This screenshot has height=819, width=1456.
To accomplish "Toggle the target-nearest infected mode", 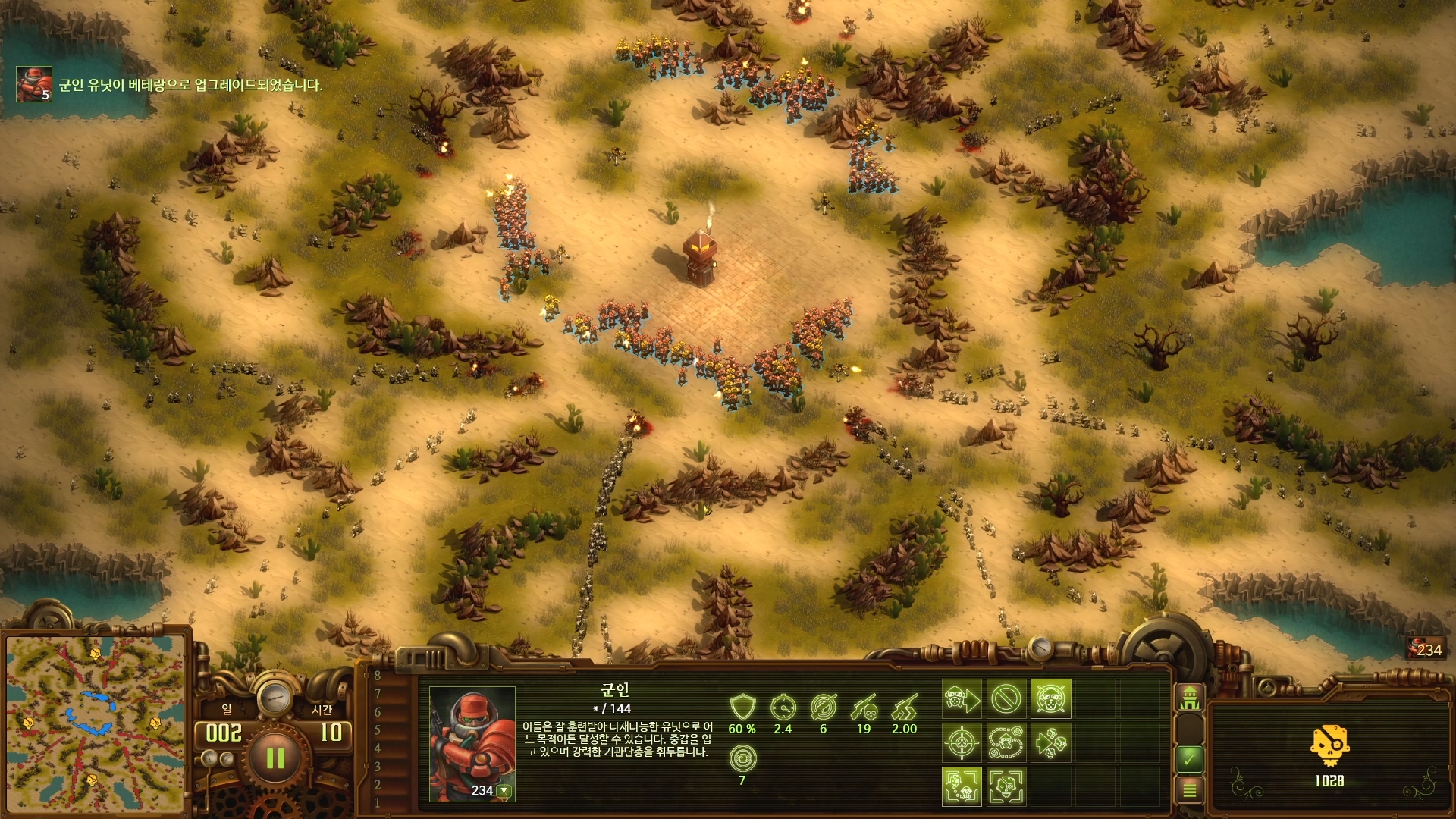I will [x=961, y=786].
